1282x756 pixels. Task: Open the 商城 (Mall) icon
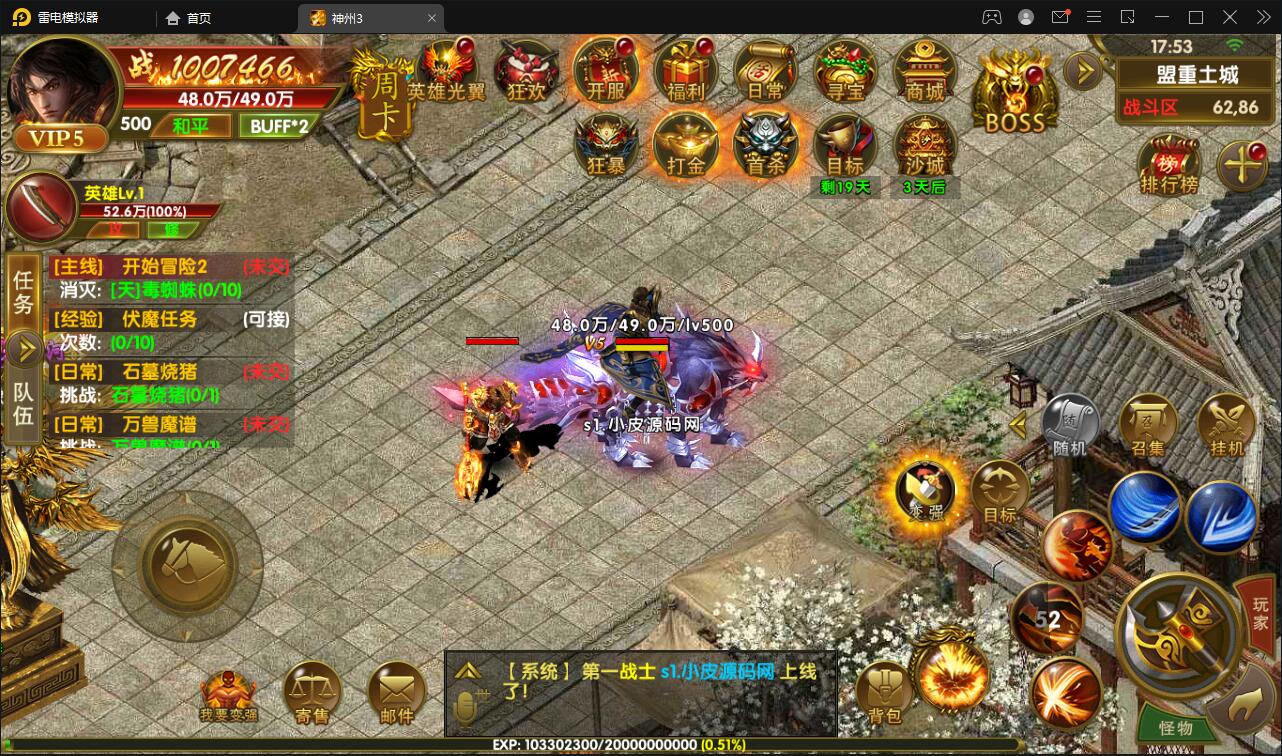924,72
